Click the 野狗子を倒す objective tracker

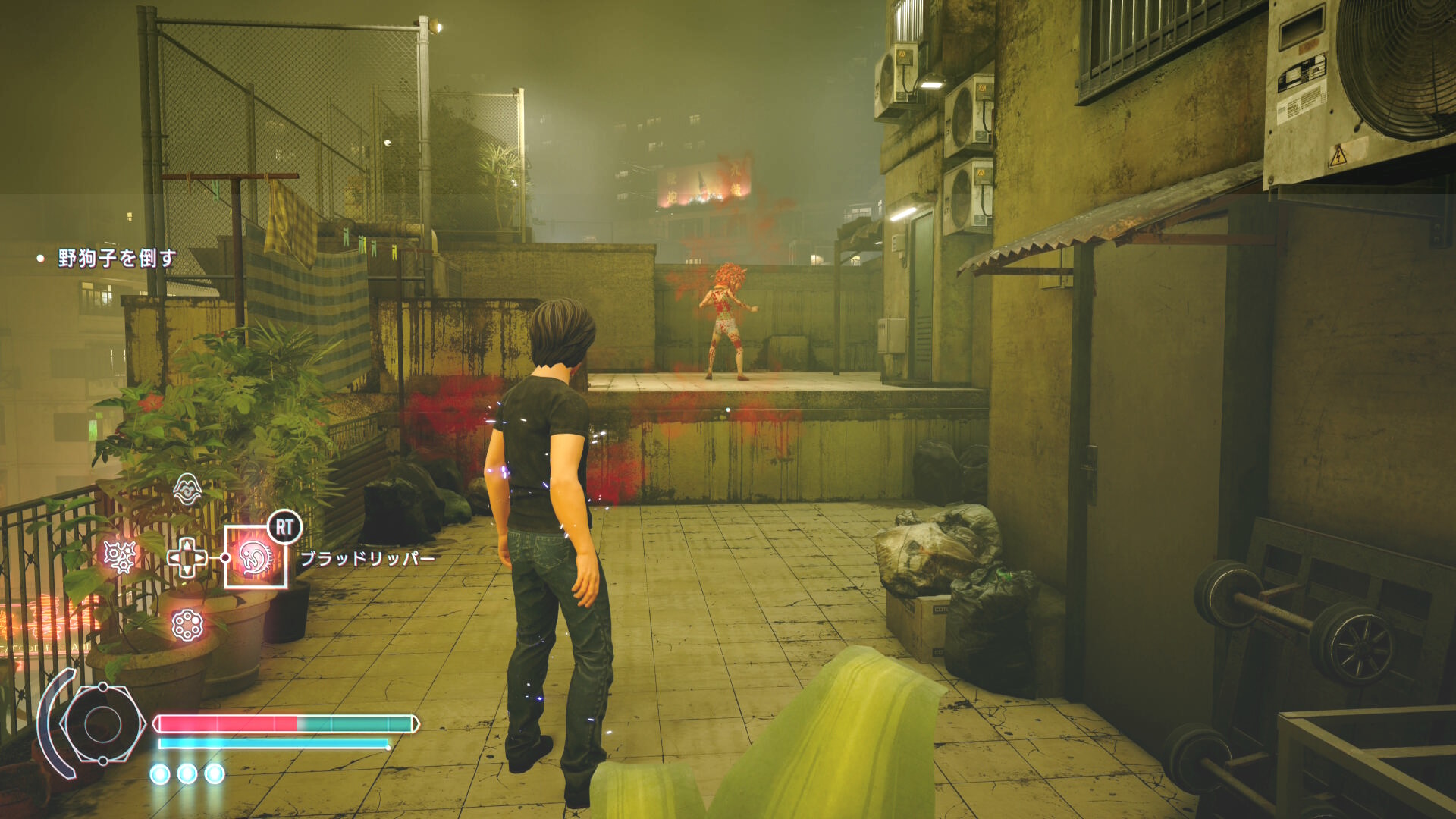click(x=117, y=259)
